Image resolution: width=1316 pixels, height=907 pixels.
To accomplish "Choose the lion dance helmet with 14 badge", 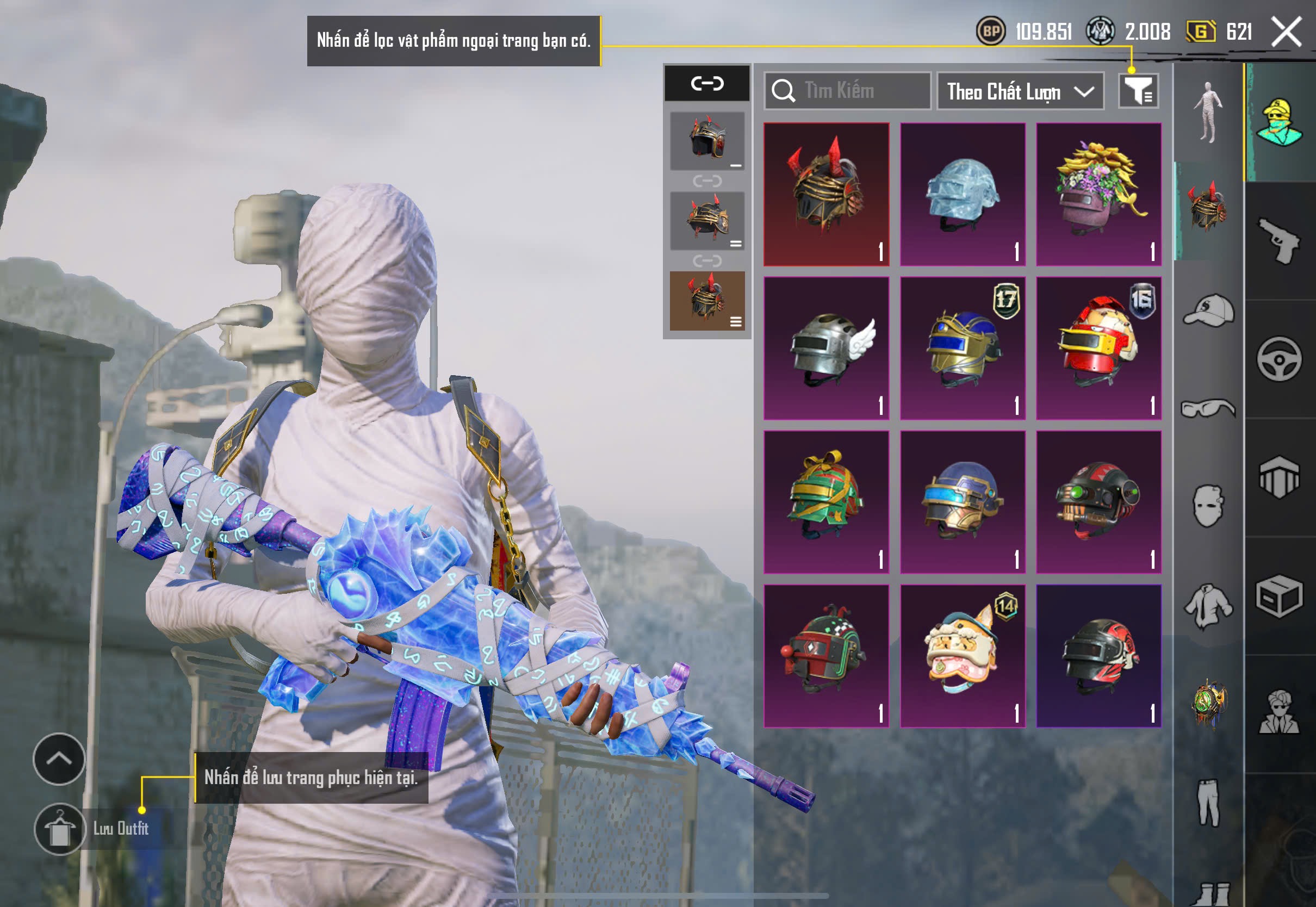I will pos(963,656).
